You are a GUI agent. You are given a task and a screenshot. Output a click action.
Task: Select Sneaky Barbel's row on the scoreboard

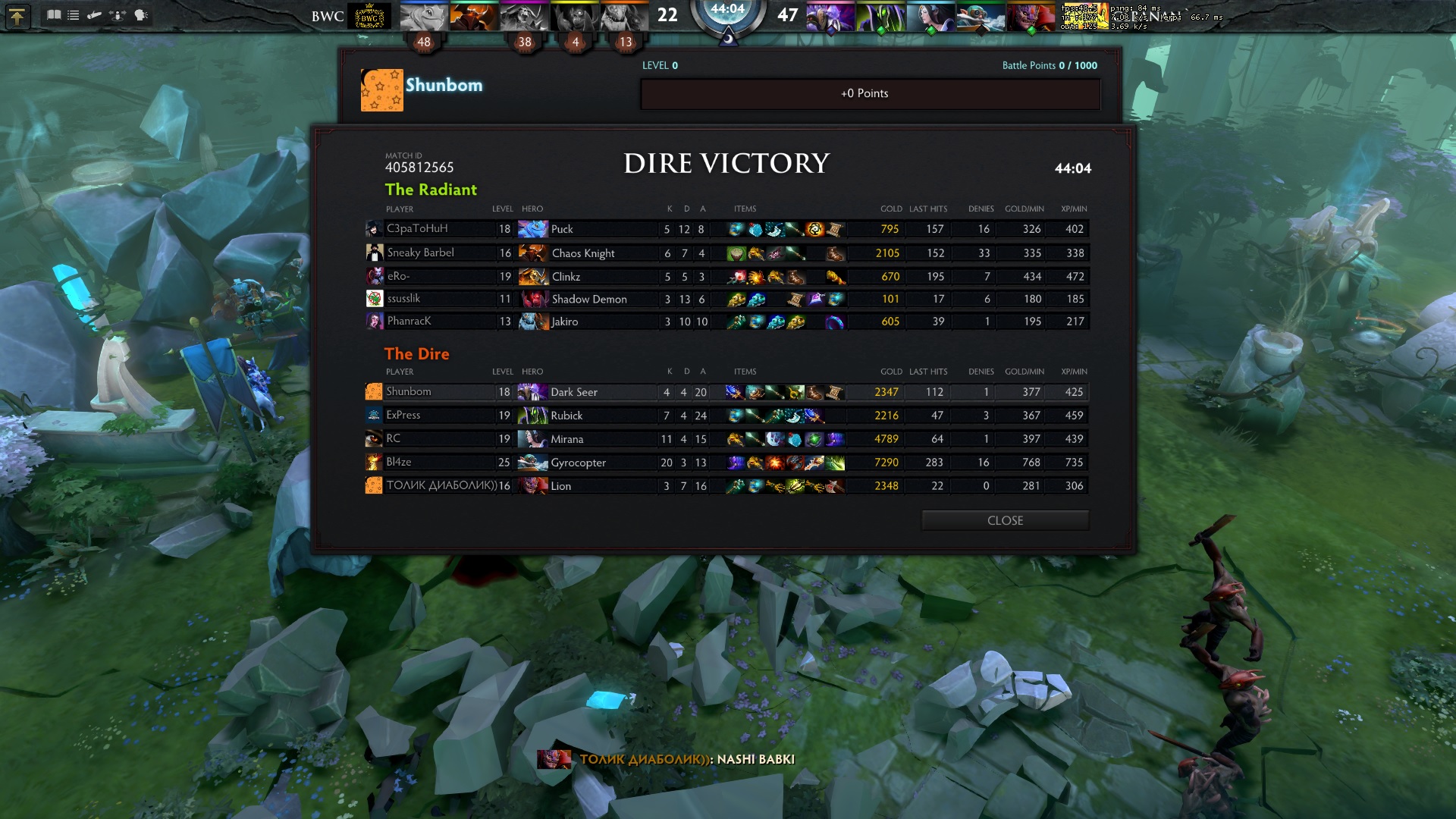click(x=421, y=253)
